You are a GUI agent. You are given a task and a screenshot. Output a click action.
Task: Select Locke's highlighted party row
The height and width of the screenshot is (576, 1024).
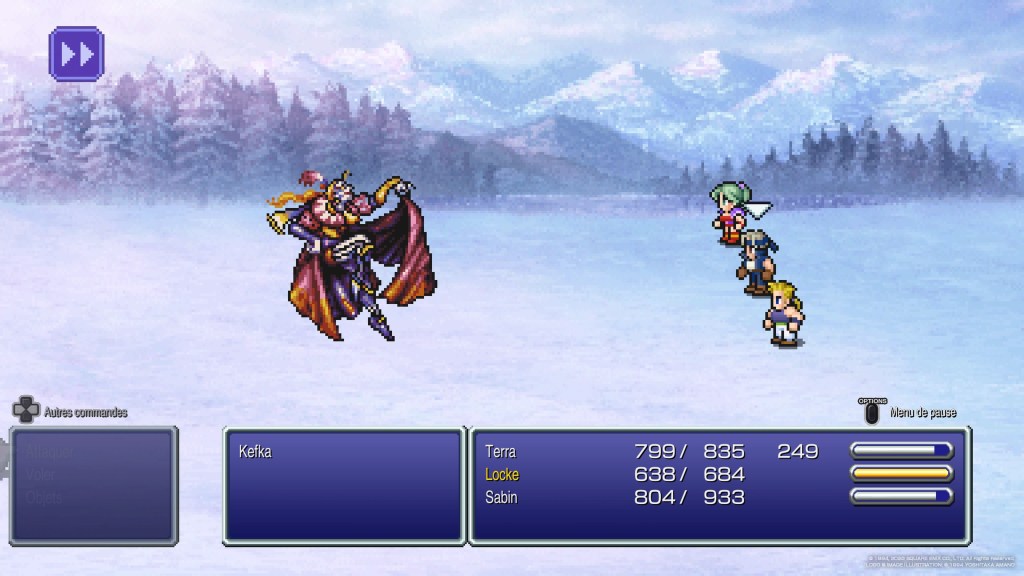[x=502, y=474]
